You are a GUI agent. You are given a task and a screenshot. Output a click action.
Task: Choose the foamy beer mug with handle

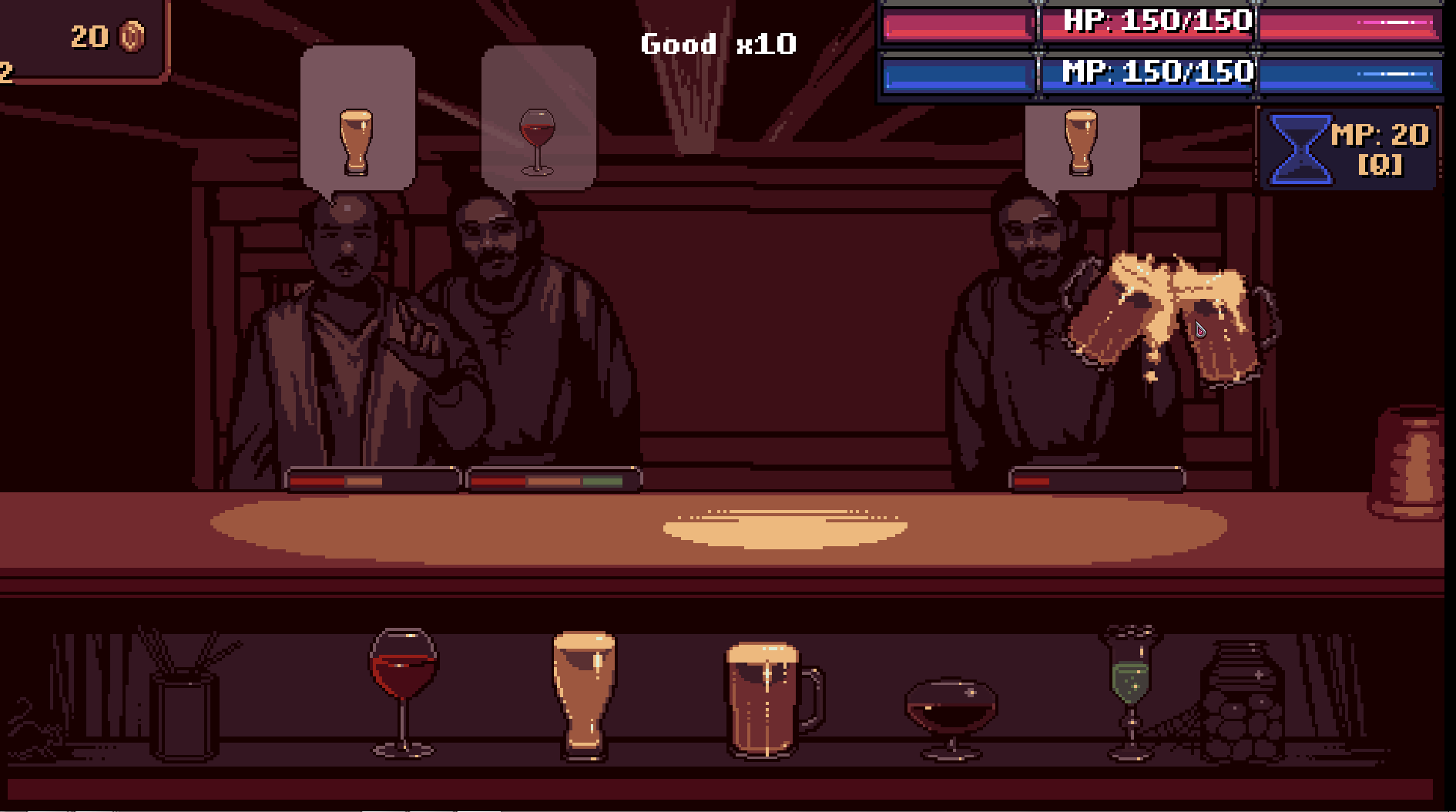[770, 698]
